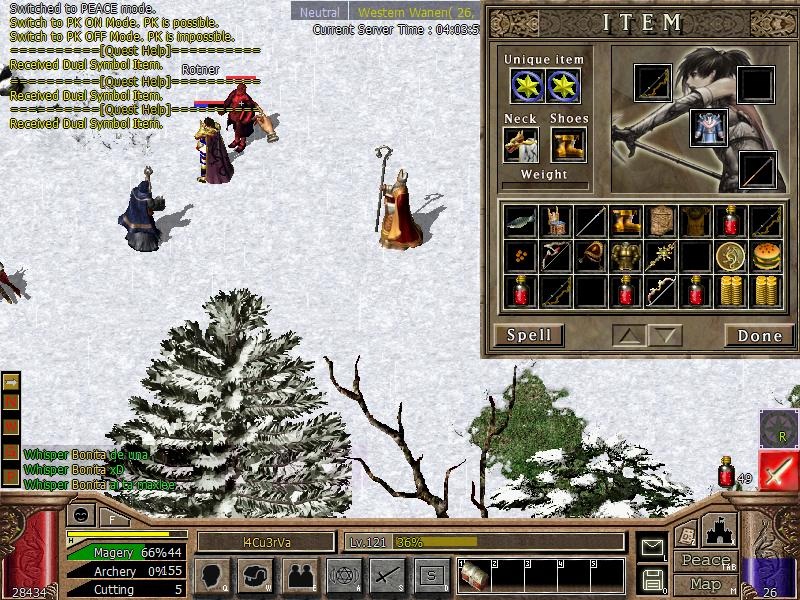Open the head profile character button
The image size is (800, 600).
tap(212, 576)
